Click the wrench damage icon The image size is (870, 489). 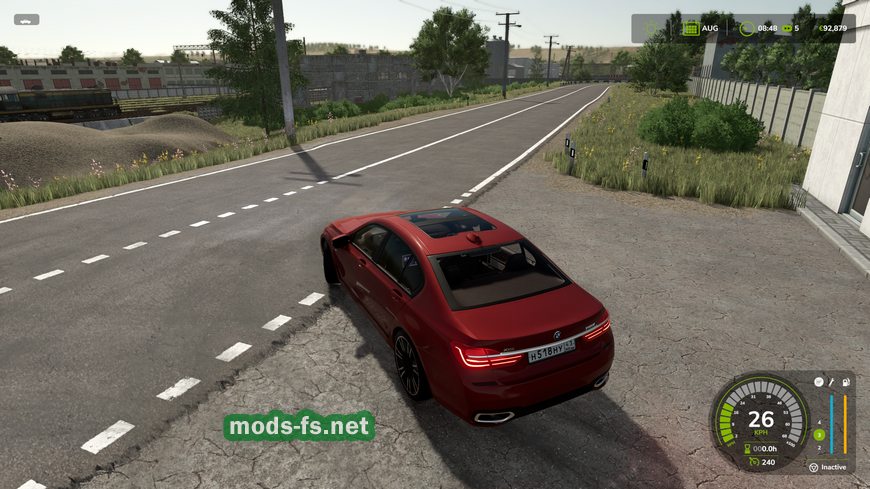832,381
